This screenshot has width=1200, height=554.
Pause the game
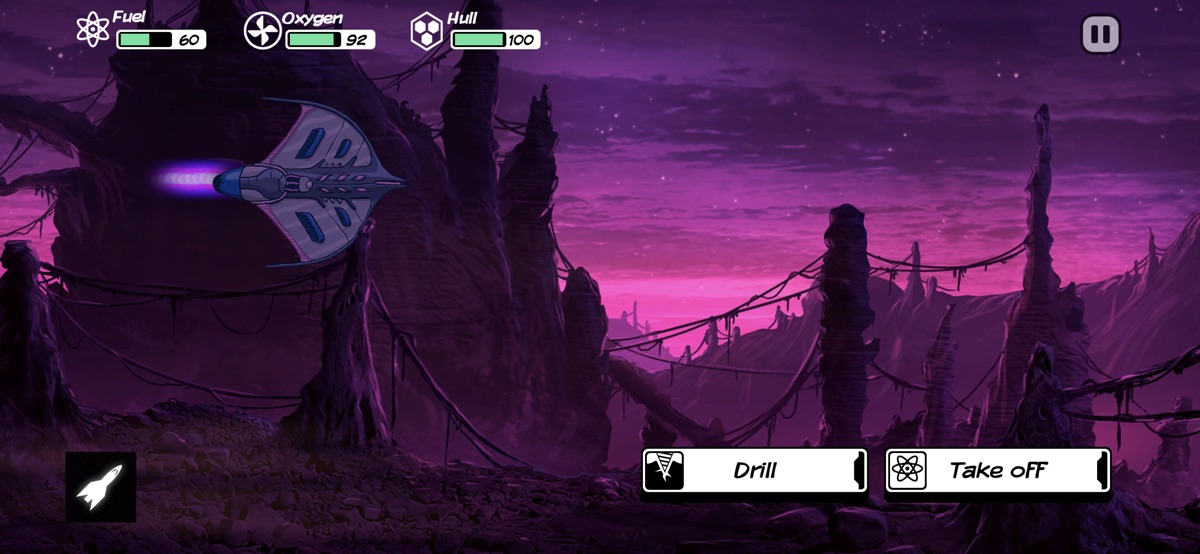pyautogui.click(x=1100, y=35)
